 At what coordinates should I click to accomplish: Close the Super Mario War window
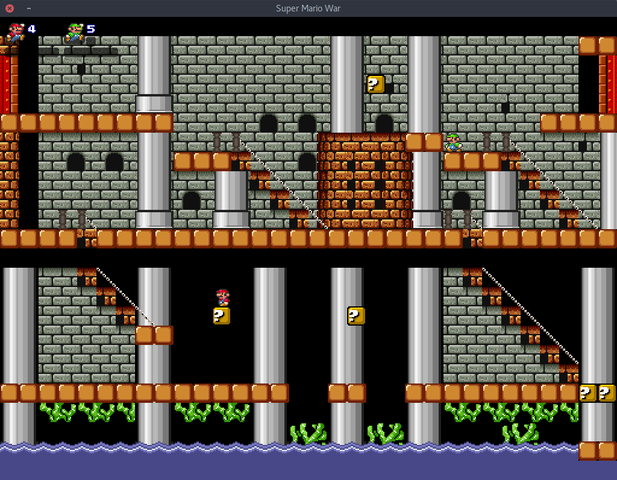point(9,8)
